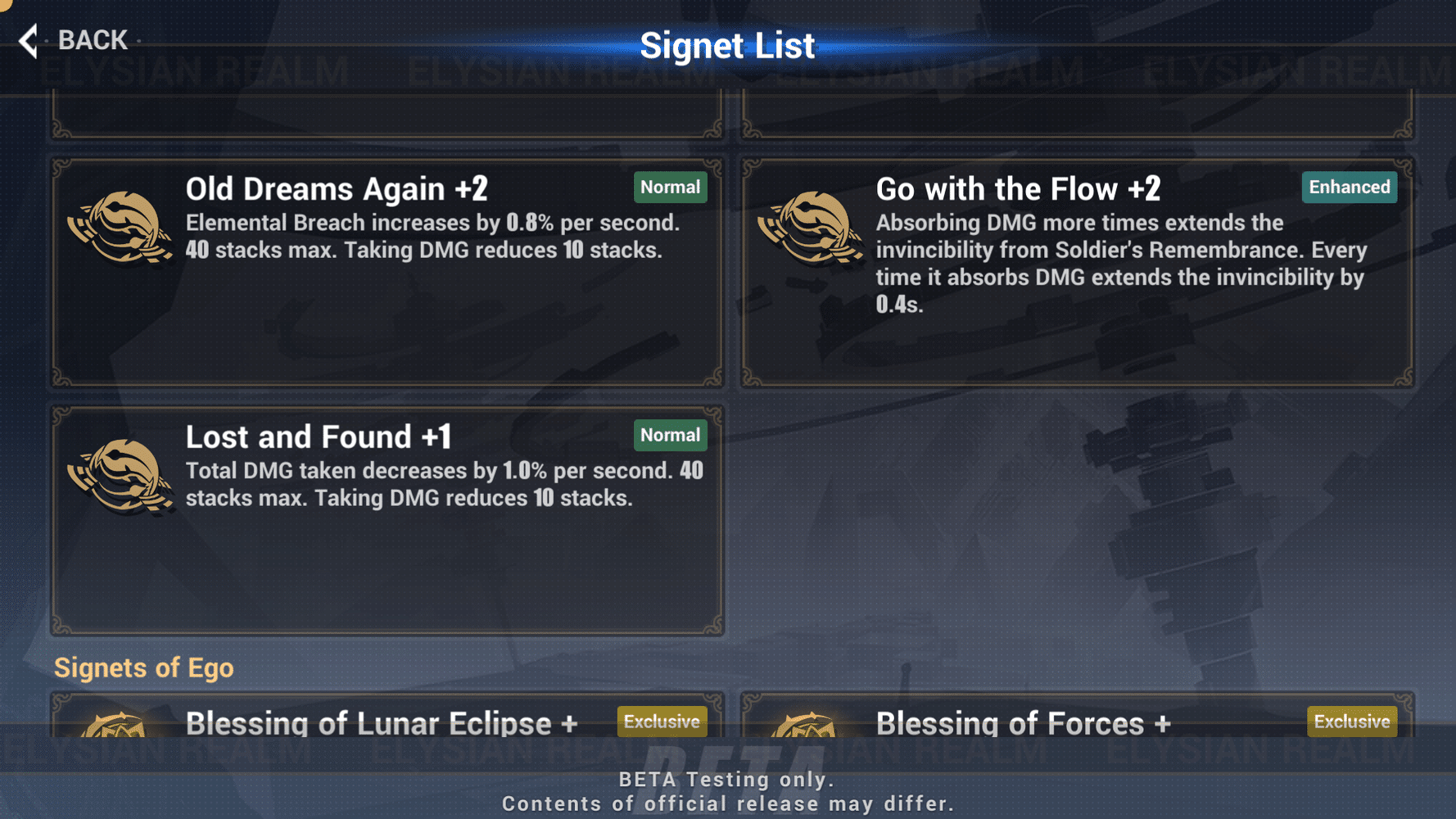Expand the Signets of Ego section
The image size is (1456, 819).
(143, 667)
